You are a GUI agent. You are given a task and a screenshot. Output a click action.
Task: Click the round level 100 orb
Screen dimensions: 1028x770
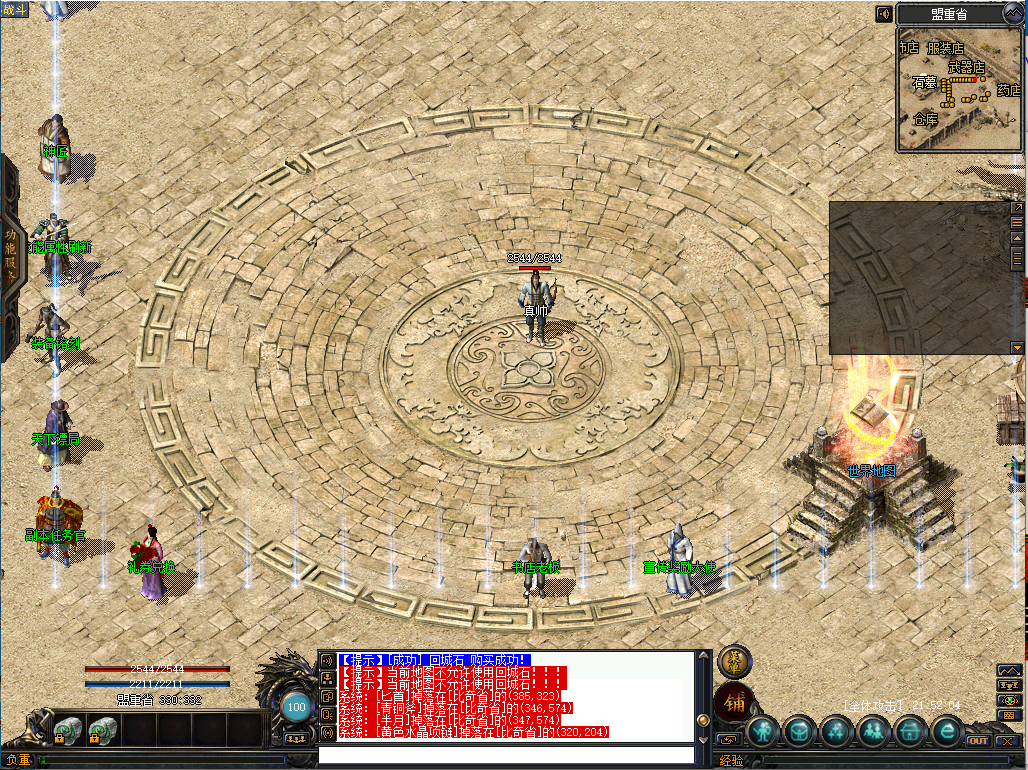[x=296, y=707]
